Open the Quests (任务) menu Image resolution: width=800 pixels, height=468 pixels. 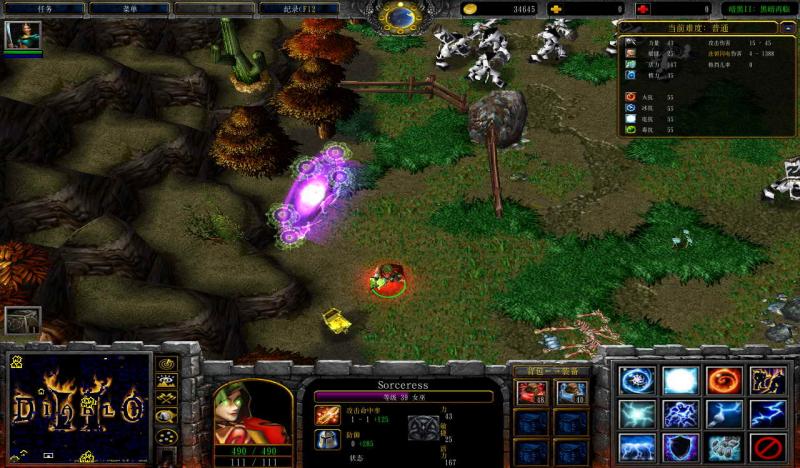(x=42, y=9)
